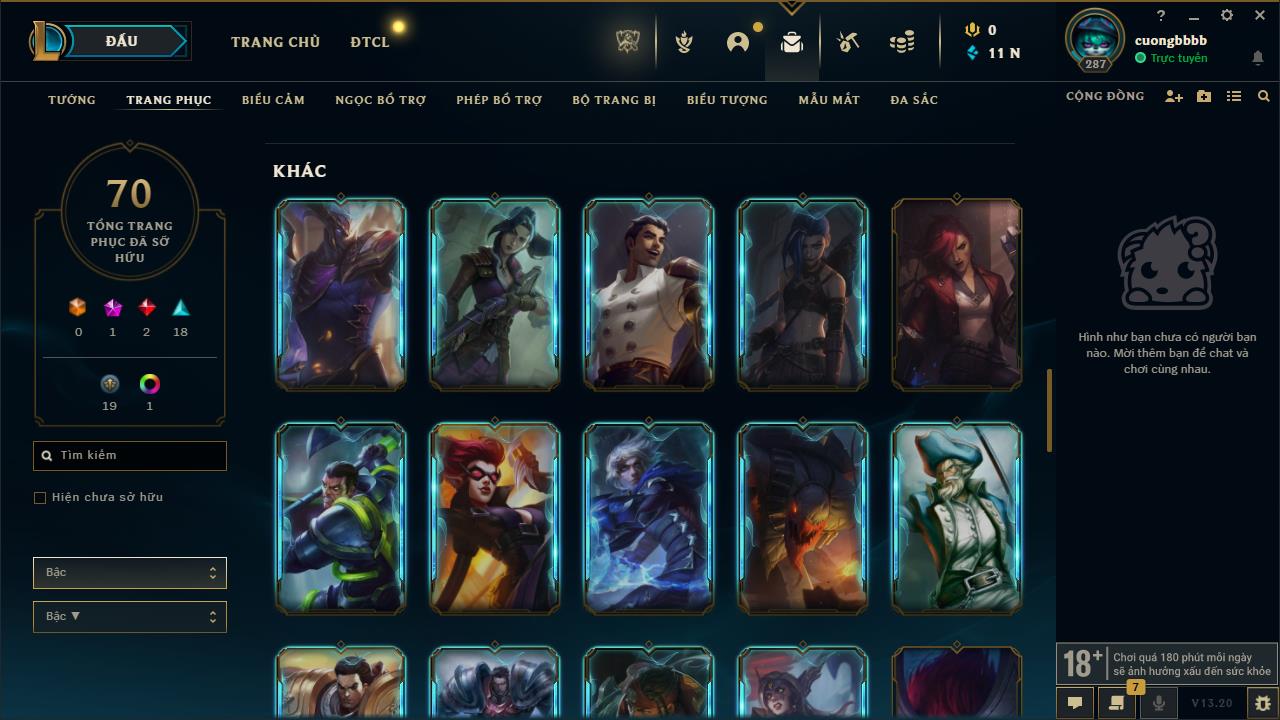
Task: Open the profile icon in top navigation
Action: coord(738,42)
